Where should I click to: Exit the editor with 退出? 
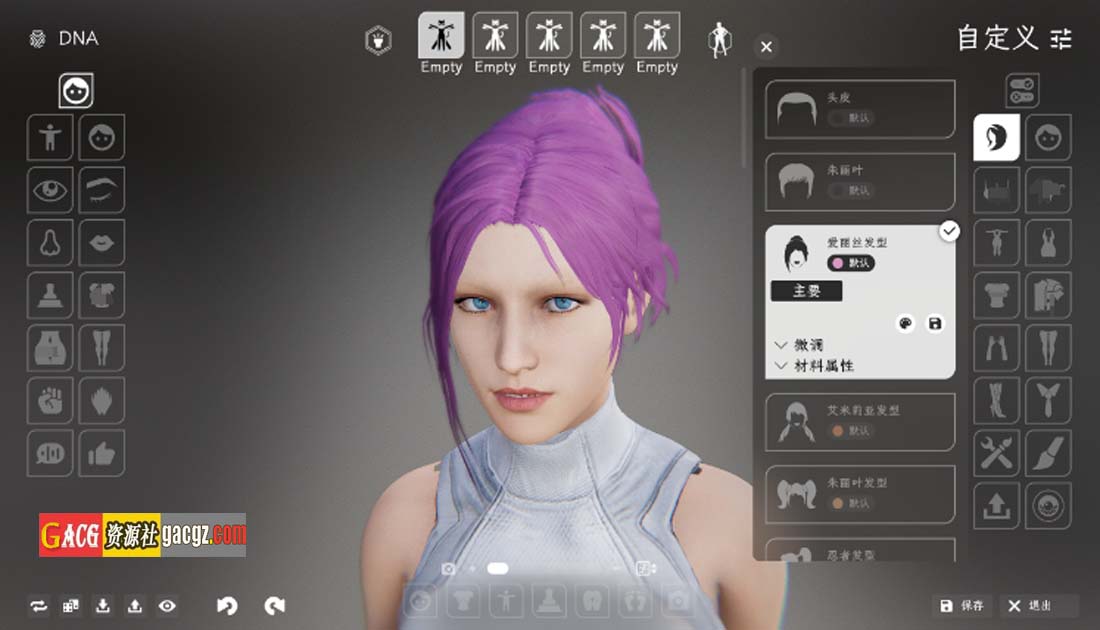(x=1030, y=605)
